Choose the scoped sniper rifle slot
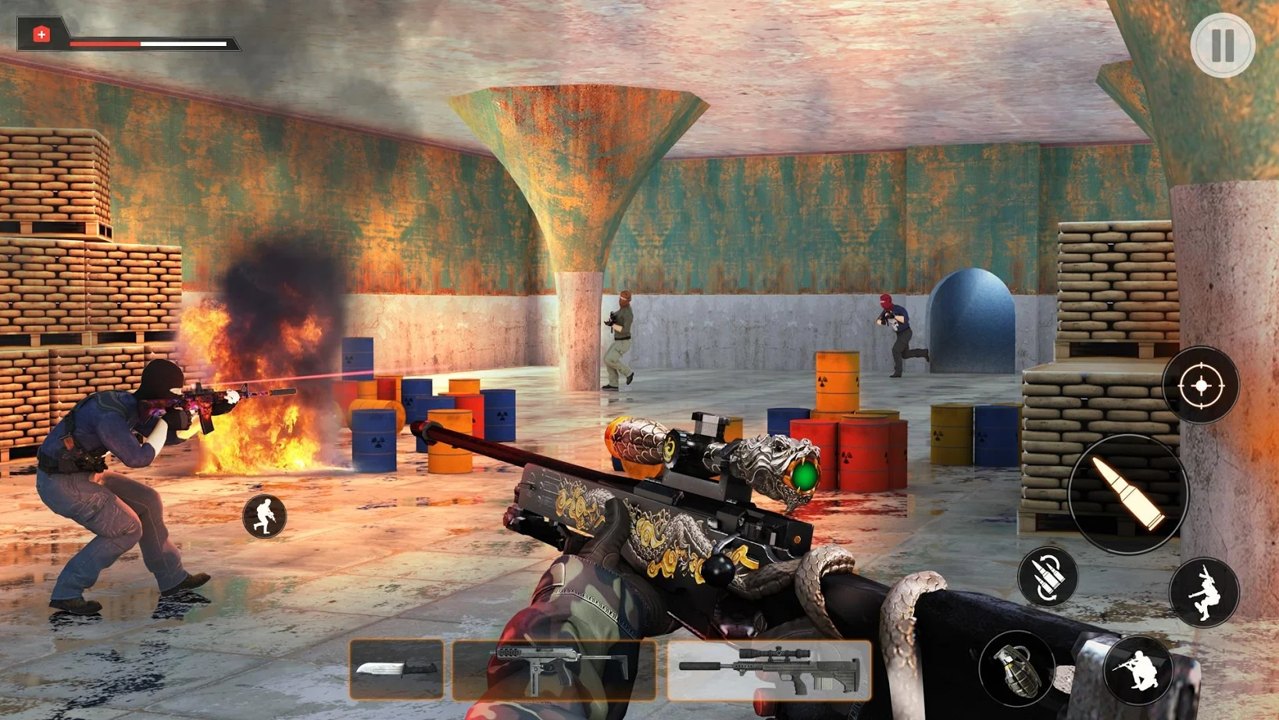Image resolution: width=1279 pixels, height=720 pixels. pyautogui.click(x=768, y=669)
